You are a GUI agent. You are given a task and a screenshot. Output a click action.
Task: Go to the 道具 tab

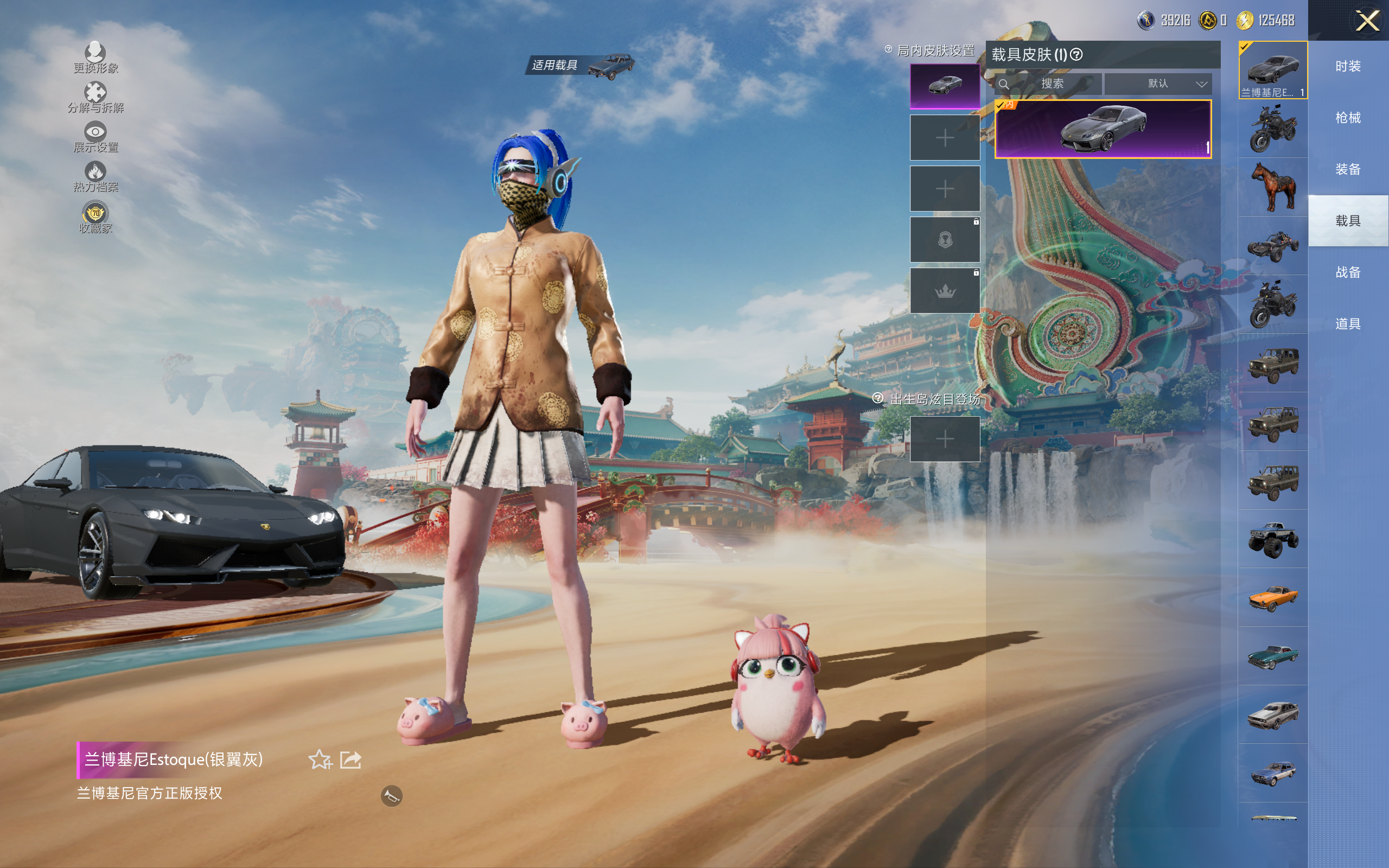click(1348, 324)
